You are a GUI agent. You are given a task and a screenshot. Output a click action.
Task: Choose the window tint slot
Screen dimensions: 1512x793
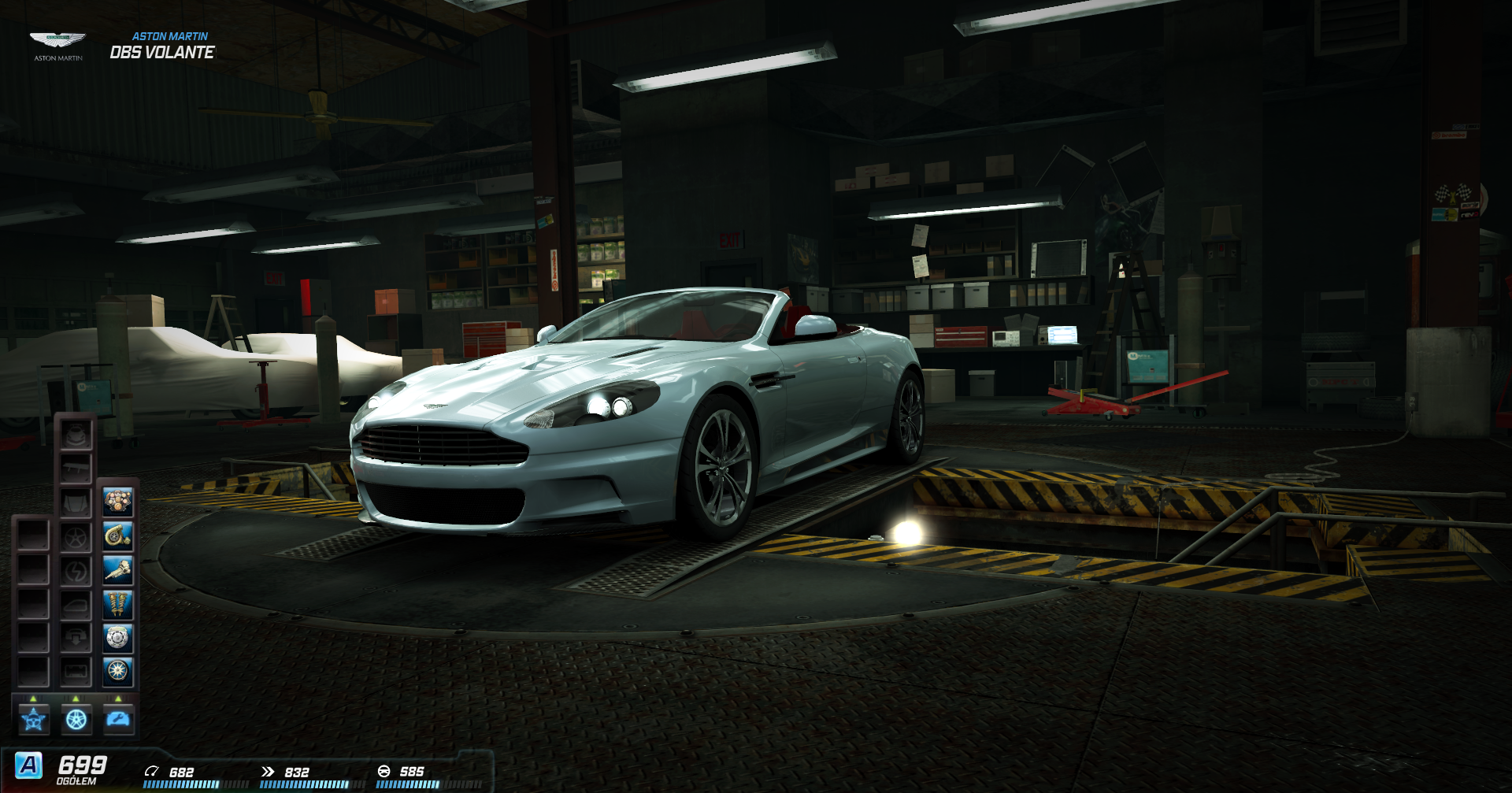coord(76,605)
